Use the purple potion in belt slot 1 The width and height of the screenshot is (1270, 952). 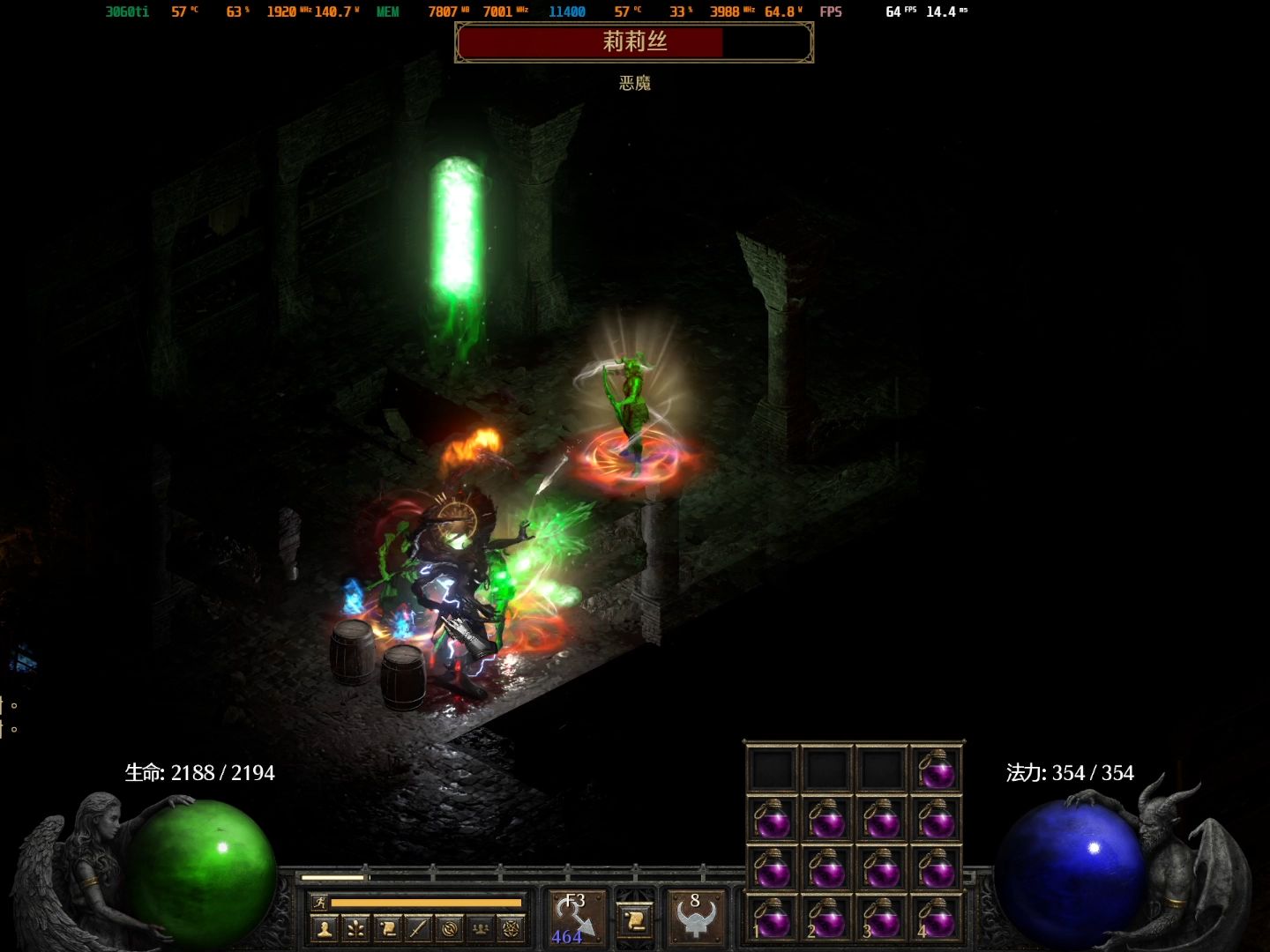coord(773,919)
